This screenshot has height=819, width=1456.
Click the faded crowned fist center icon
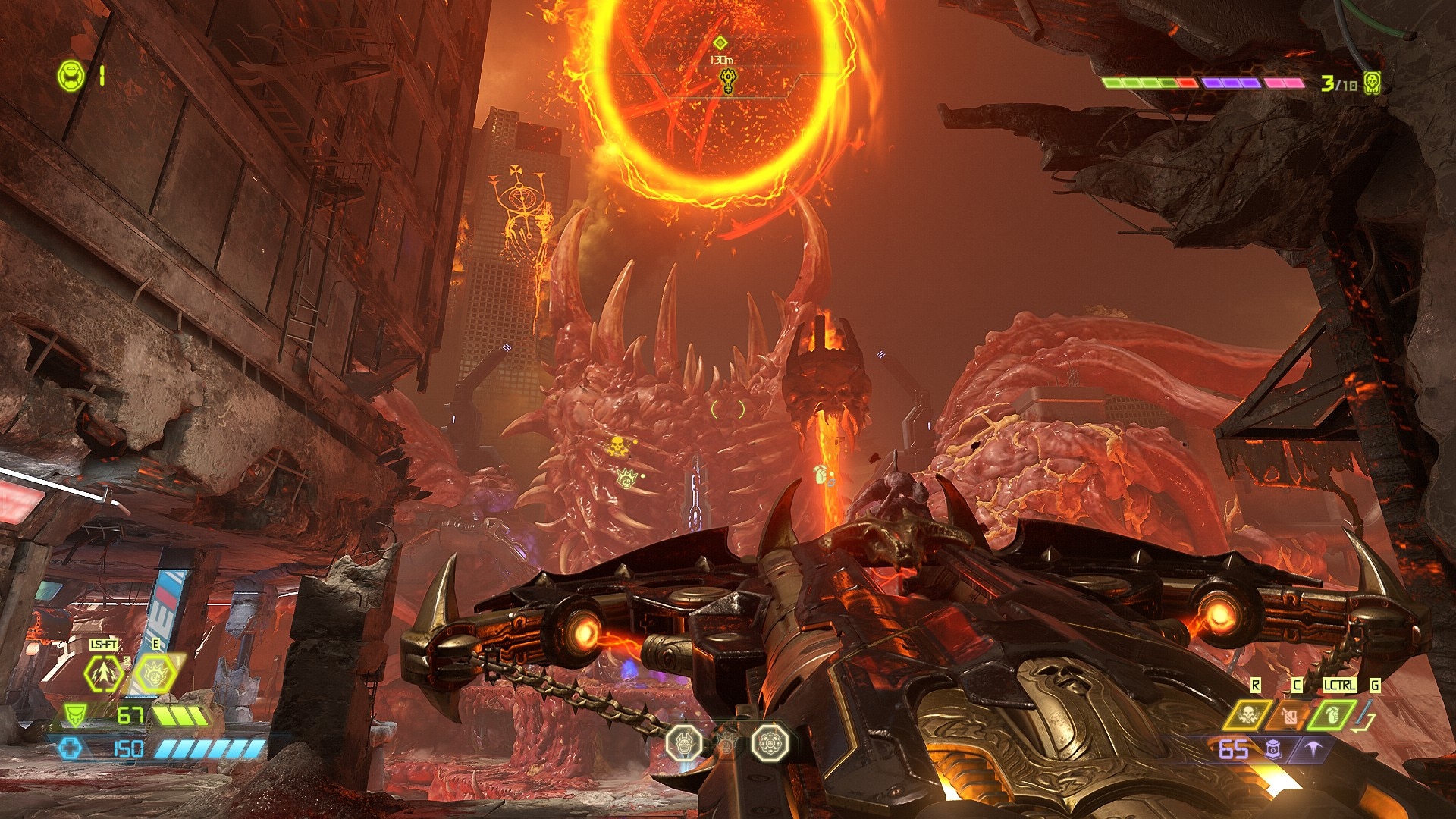(726, 744)
